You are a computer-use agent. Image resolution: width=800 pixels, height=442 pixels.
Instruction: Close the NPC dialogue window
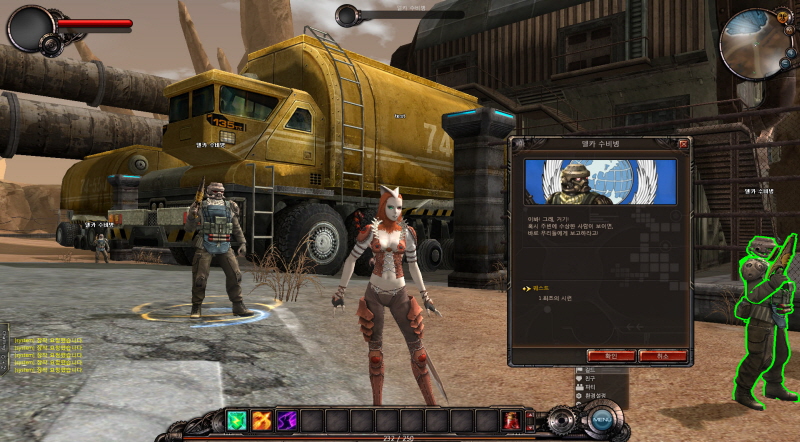683,144
